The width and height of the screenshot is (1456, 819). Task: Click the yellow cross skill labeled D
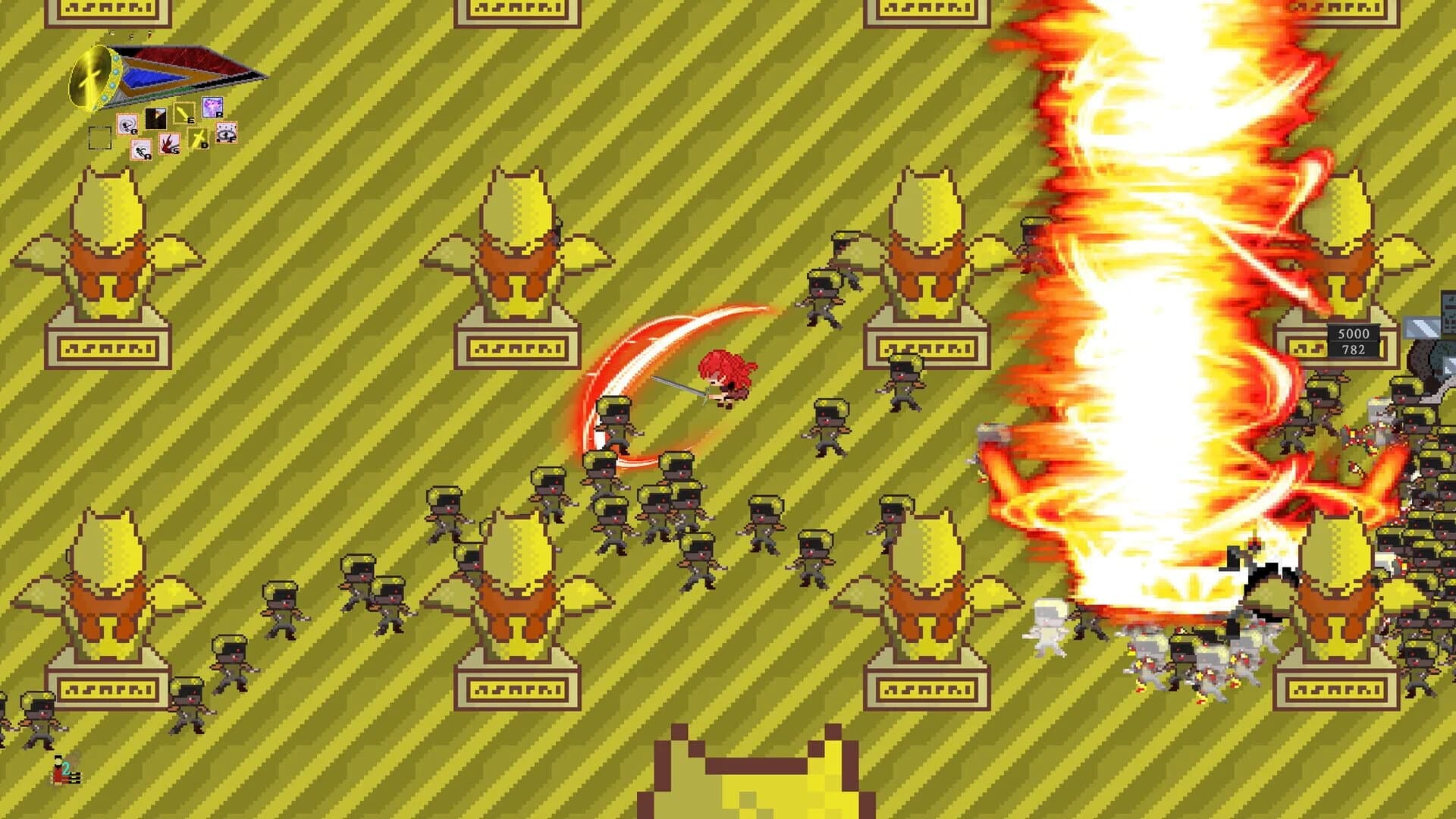click(x=198, y=137)
